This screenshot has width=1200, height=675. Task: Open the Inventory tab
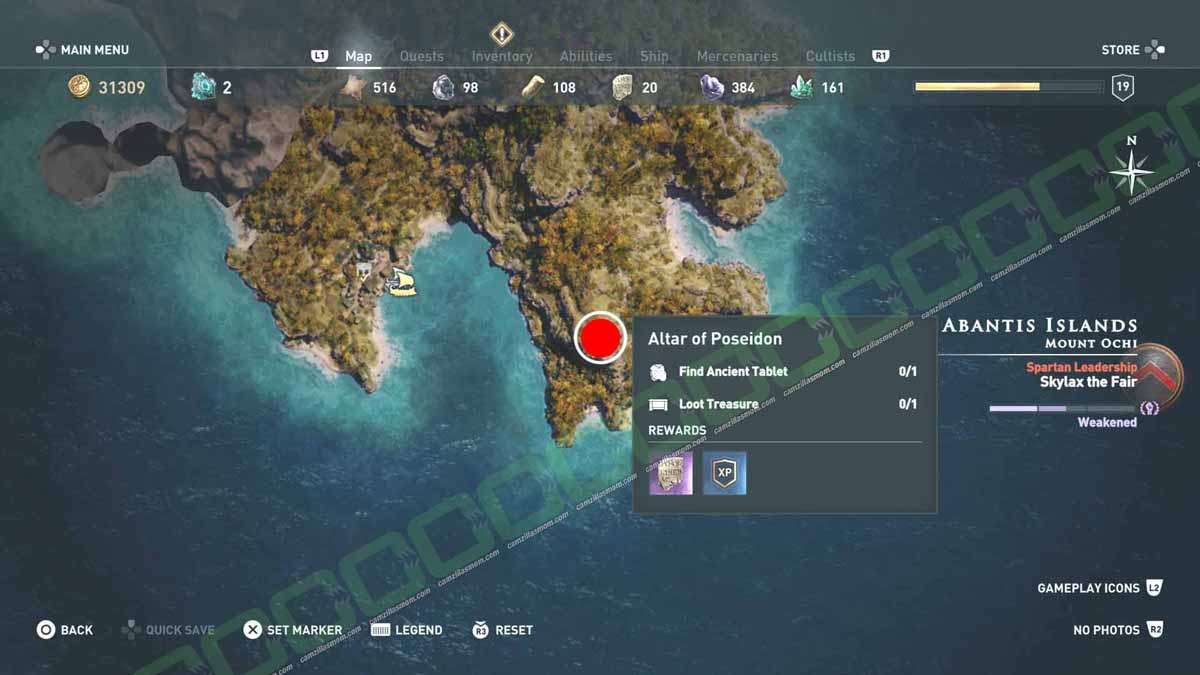click(502, 56)
